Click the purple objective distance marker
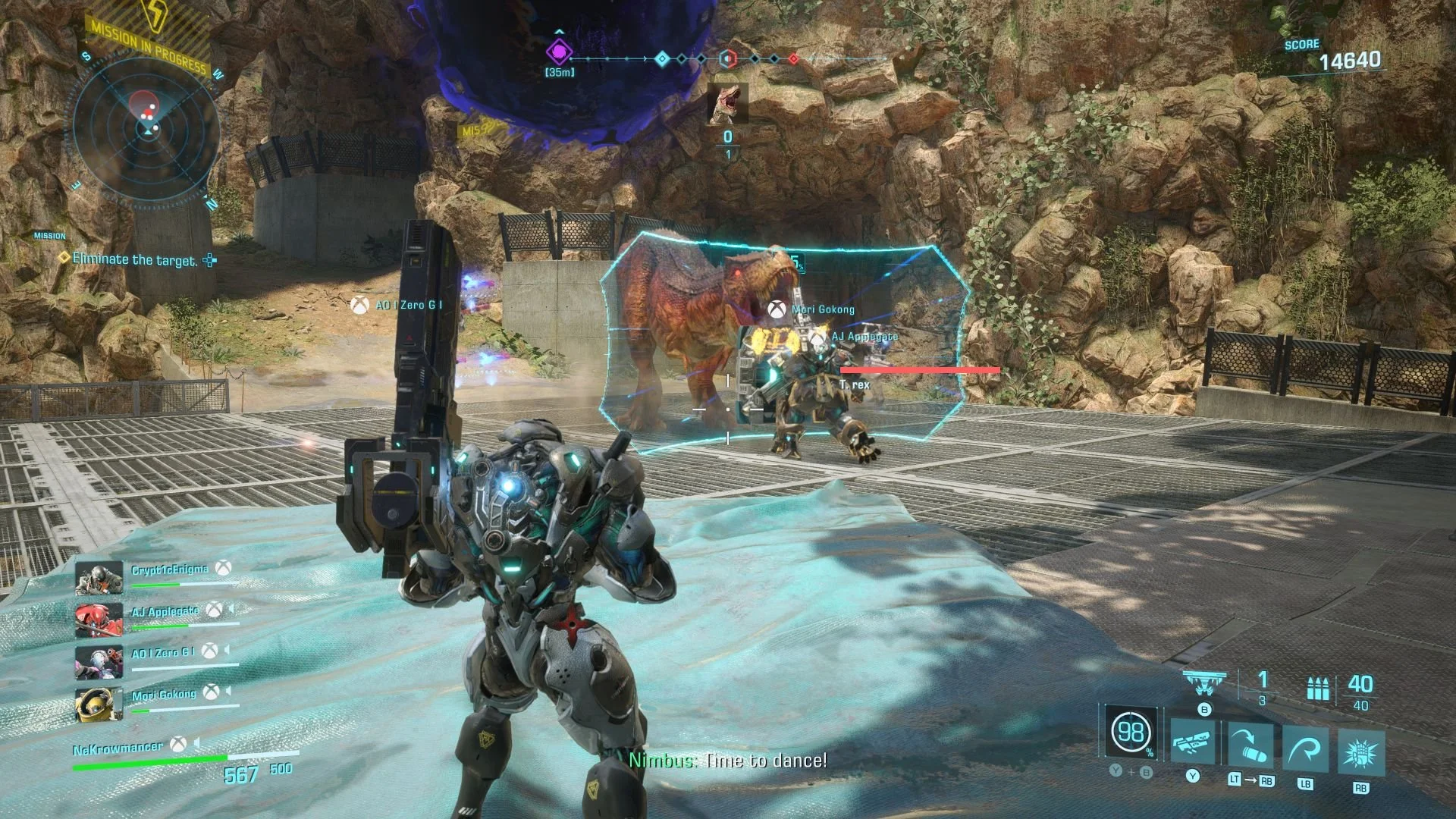Viewport: 1456px width, 819px height. pos(560,52)
